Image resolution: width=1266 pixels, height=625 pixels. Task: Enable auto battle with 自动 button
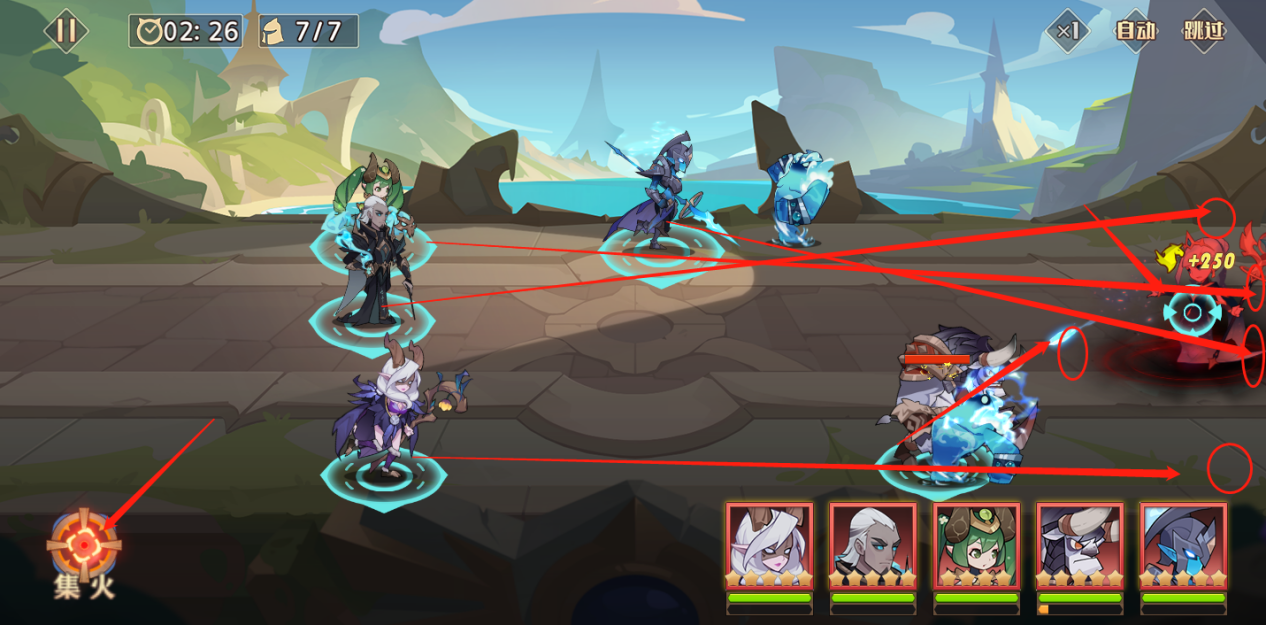[x=1136, y=31]
